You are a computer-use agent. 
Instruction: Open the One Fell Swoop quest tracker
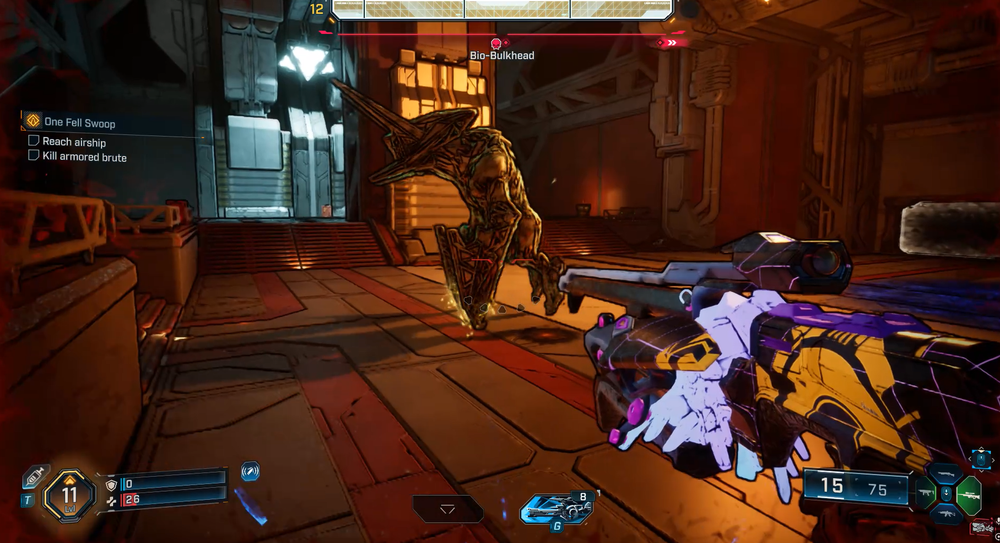pyautogui.click(x=33, y=122)
